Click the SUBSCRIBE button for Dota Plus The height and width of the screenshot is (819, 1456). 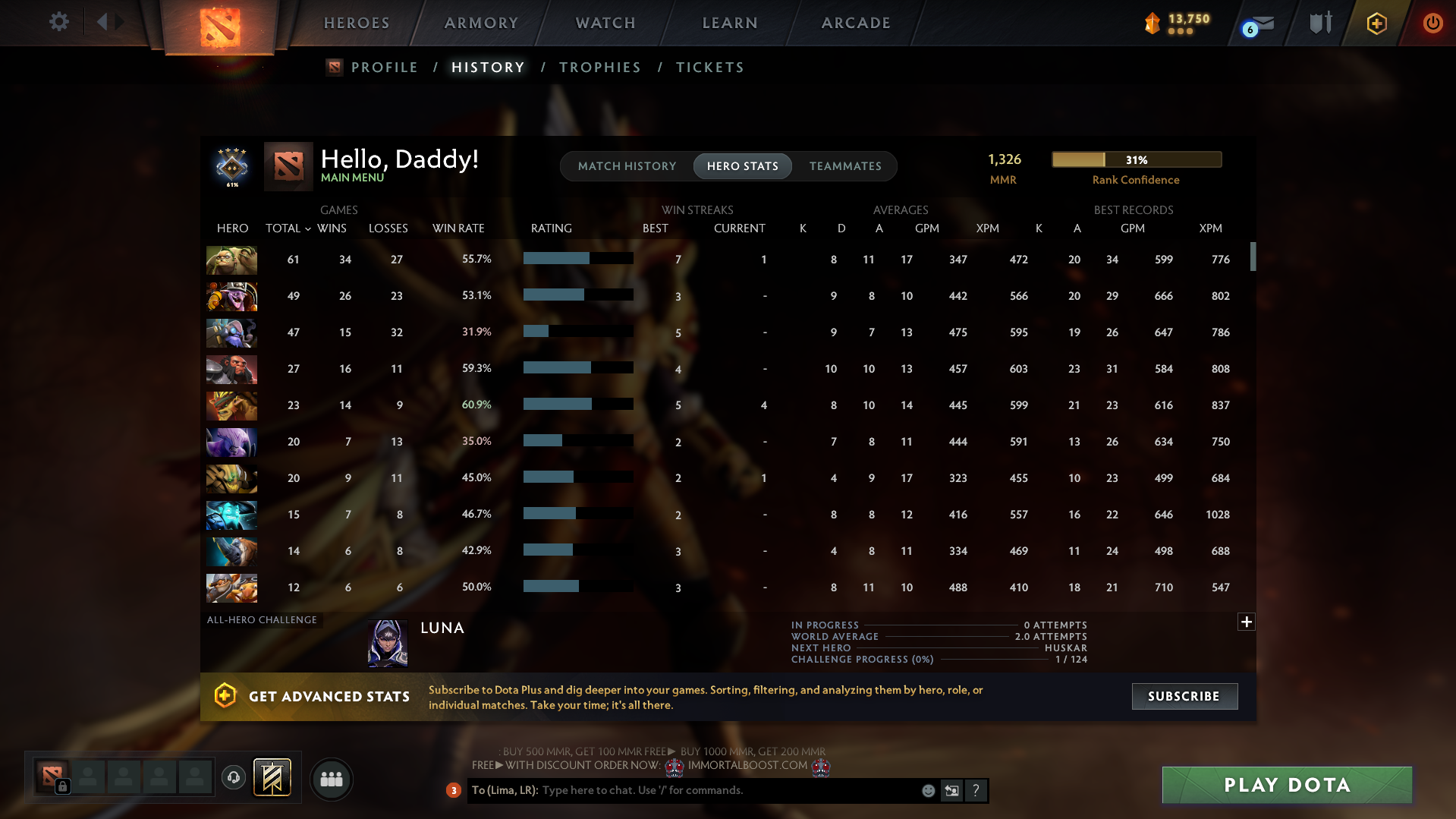[x=1184, y=696]
